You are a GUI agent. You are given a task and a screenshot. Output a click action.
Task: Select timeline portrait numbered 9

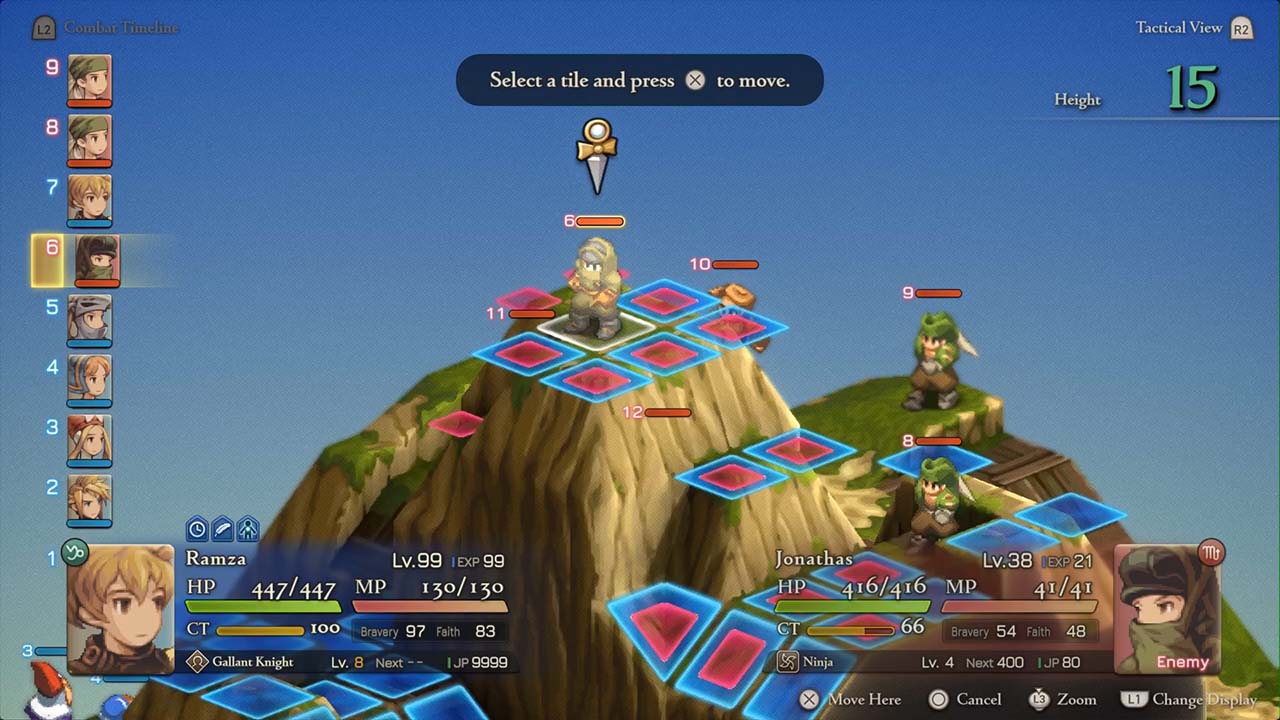(90, 79)
